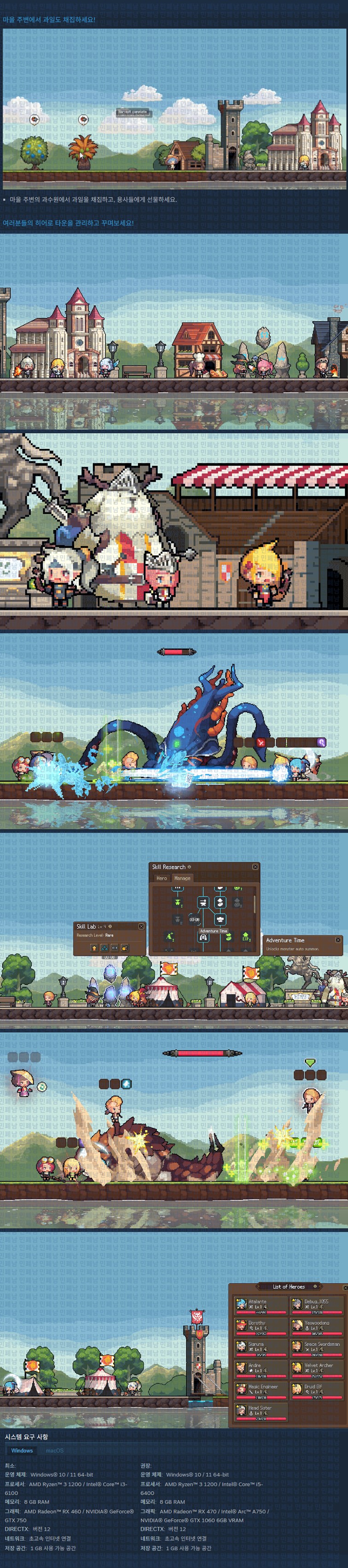Close the Skill Research window

pyautogui.click(x=255, y=866)
